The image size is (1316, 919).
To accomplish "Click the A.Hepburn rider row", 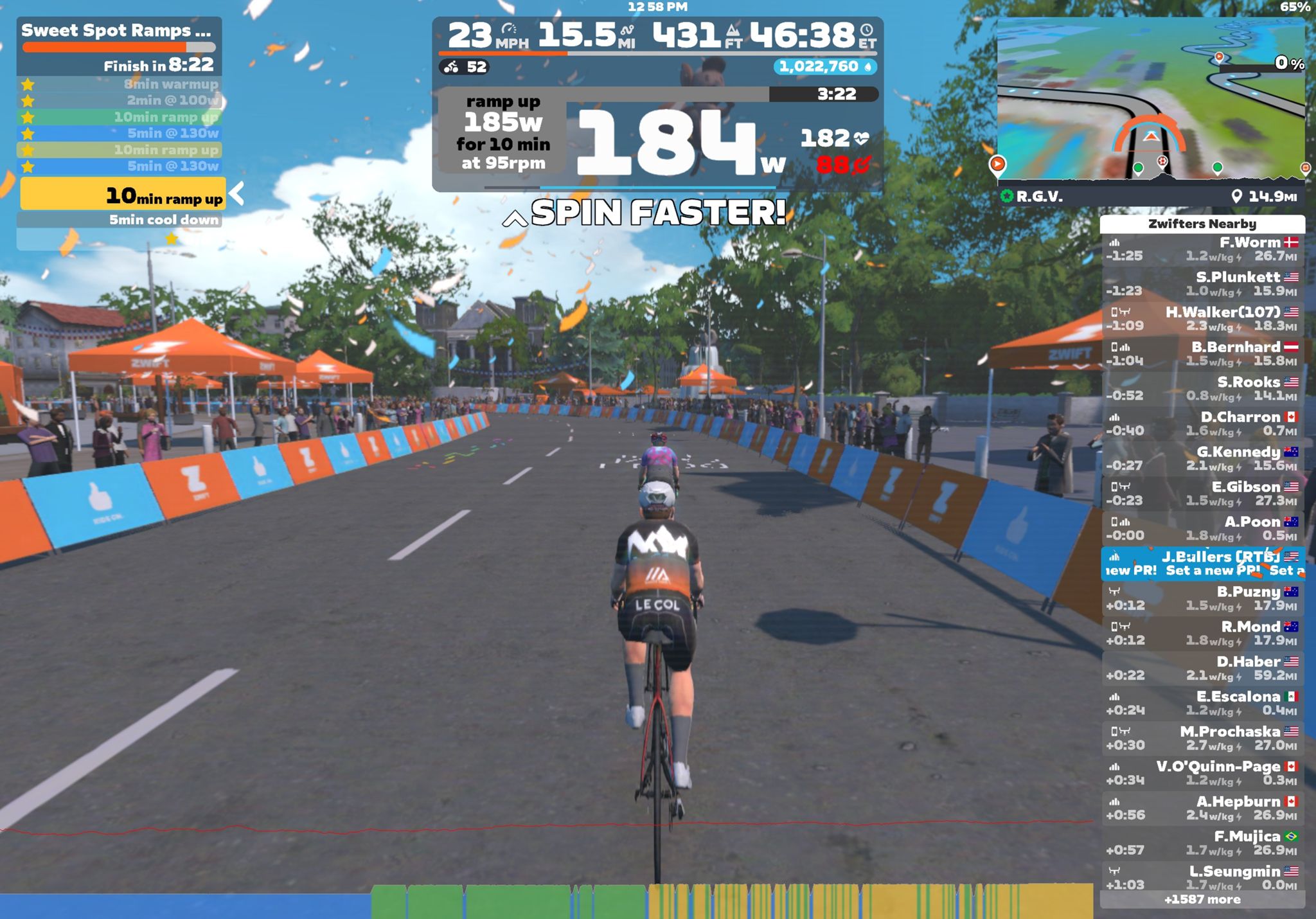I will pyautogui.click(x=1202, y=808).
